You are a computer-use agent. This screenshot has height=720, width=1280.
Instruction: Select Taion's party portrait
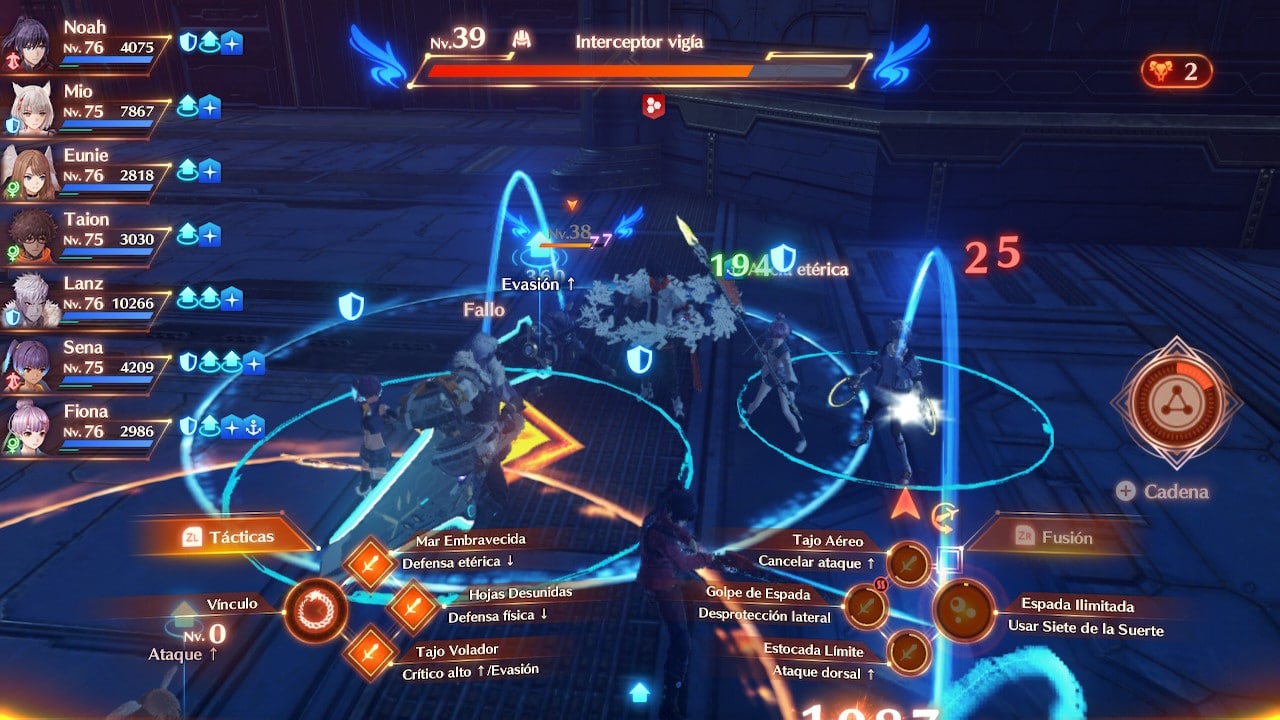click(30, 236)
